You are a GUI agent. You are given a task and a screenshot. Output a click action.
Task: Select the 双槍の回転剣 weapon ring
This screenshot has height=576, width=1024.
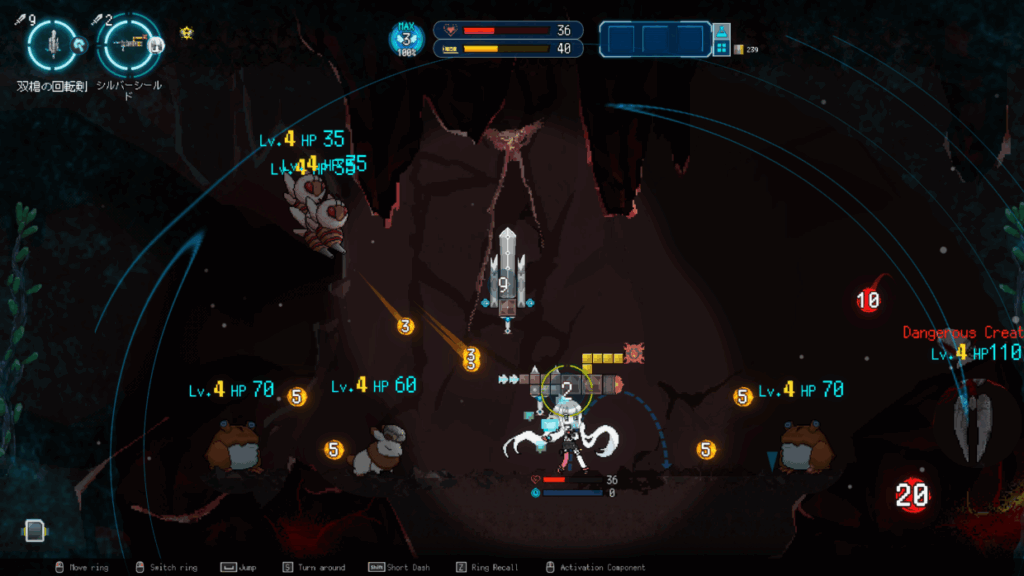[x=50, y=43]
